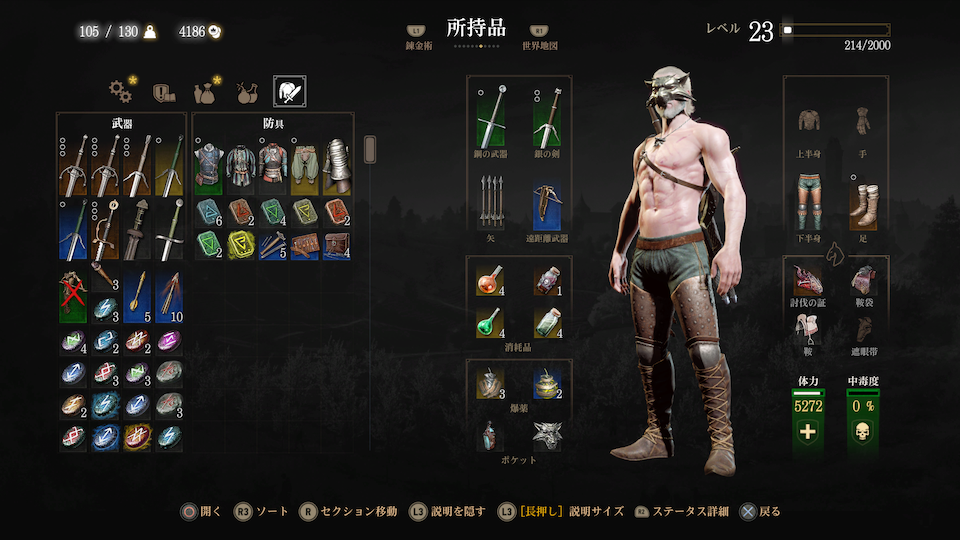Select the equipped trousers slot
960x540 pixels.
(809, 200)
